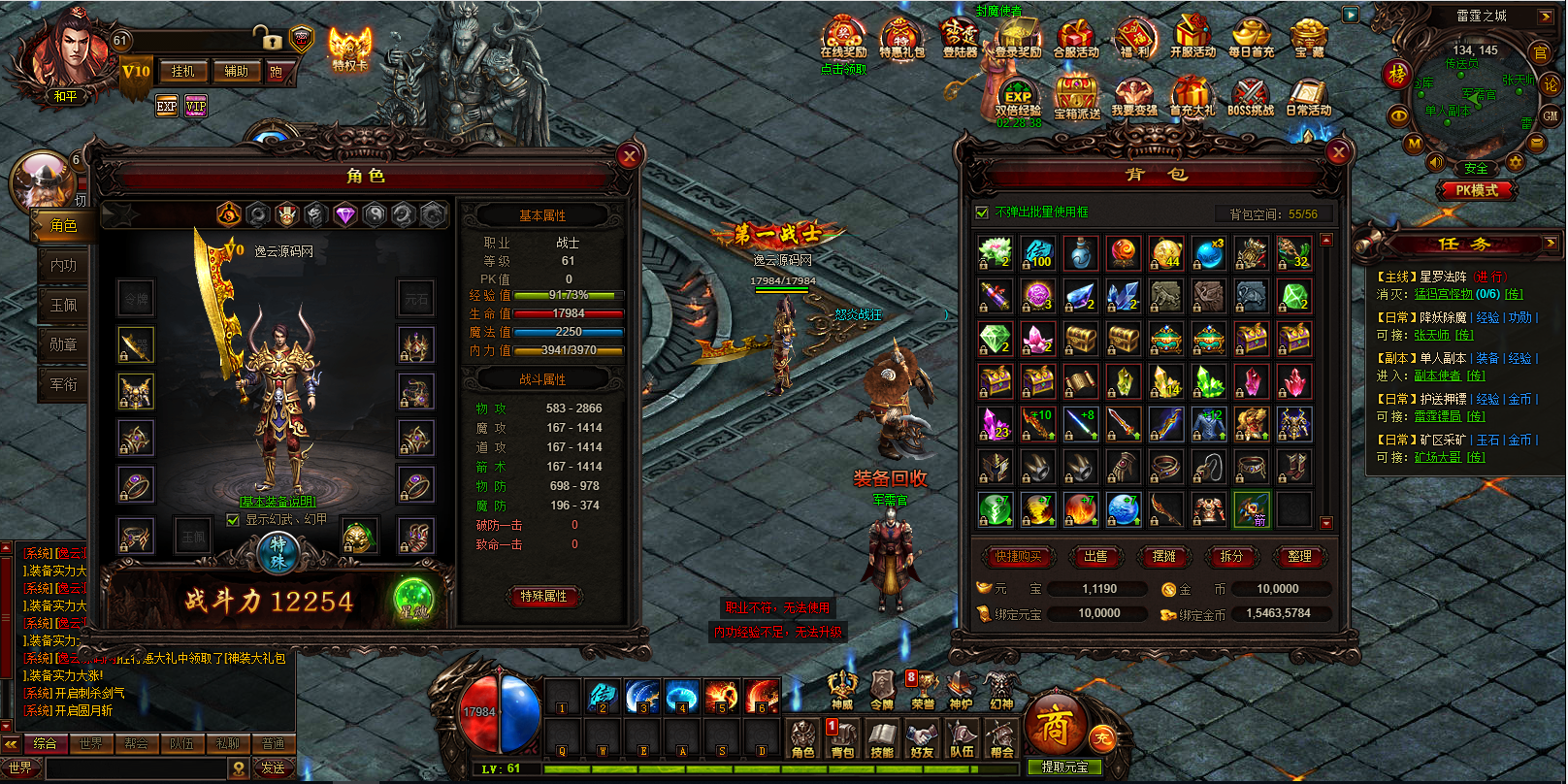Viewport: 1568px width, 784px height.
Task: Close the 角色 character panel
Action: tap(629, 156)
